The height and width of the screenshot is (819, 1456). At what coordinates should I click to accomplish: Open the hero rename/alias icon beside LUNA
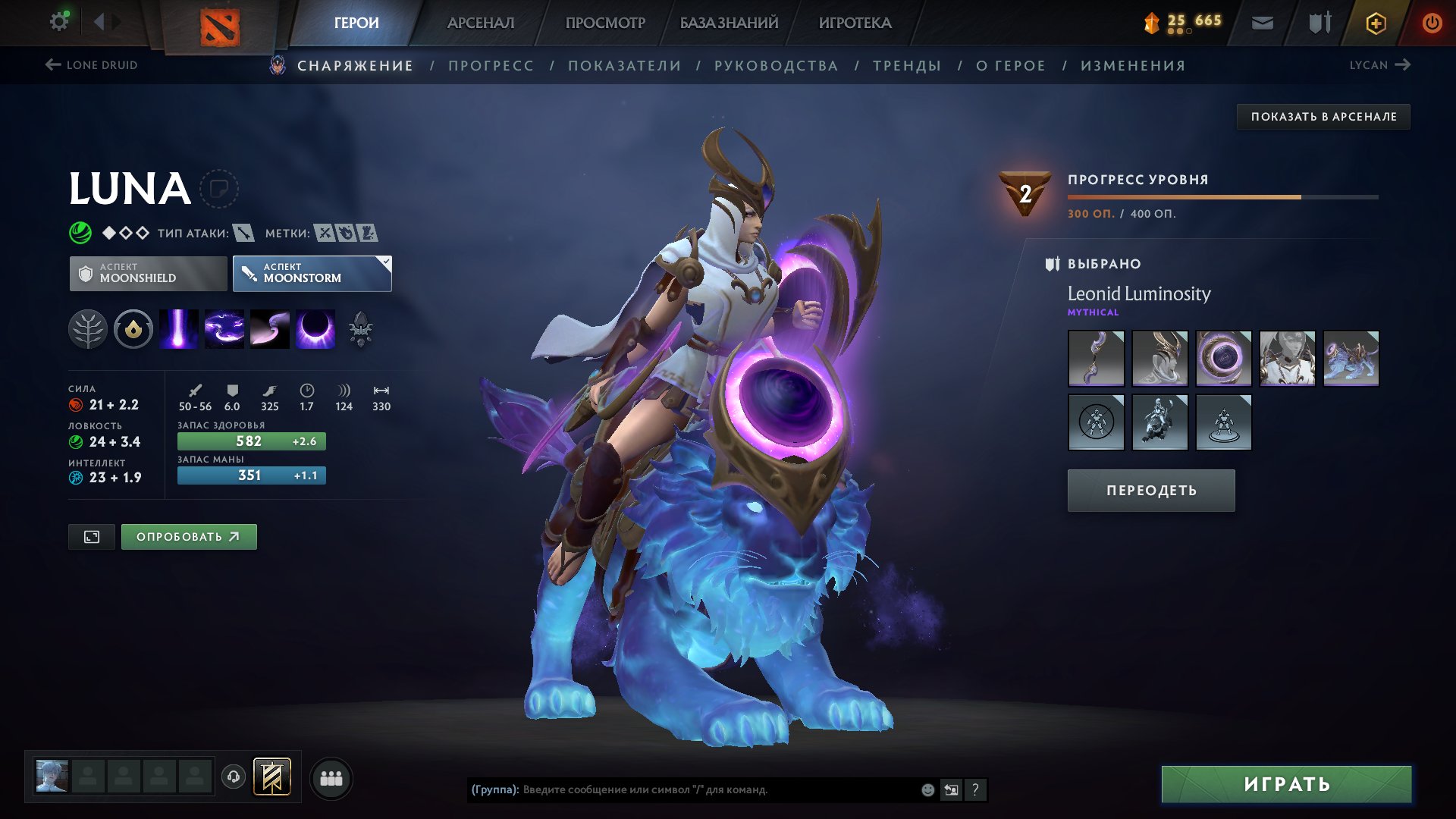click(218, 188)
